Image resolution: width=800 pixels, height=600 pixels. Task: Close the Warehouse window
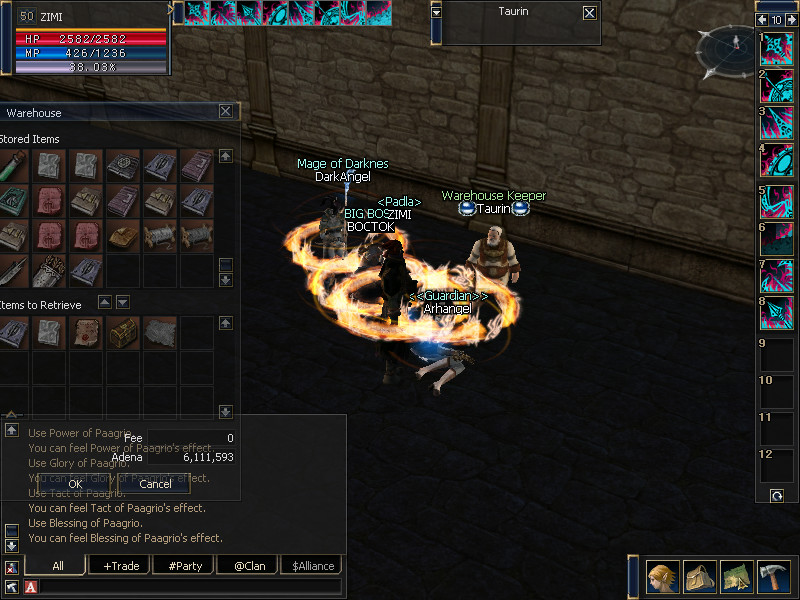click(225, 112)
